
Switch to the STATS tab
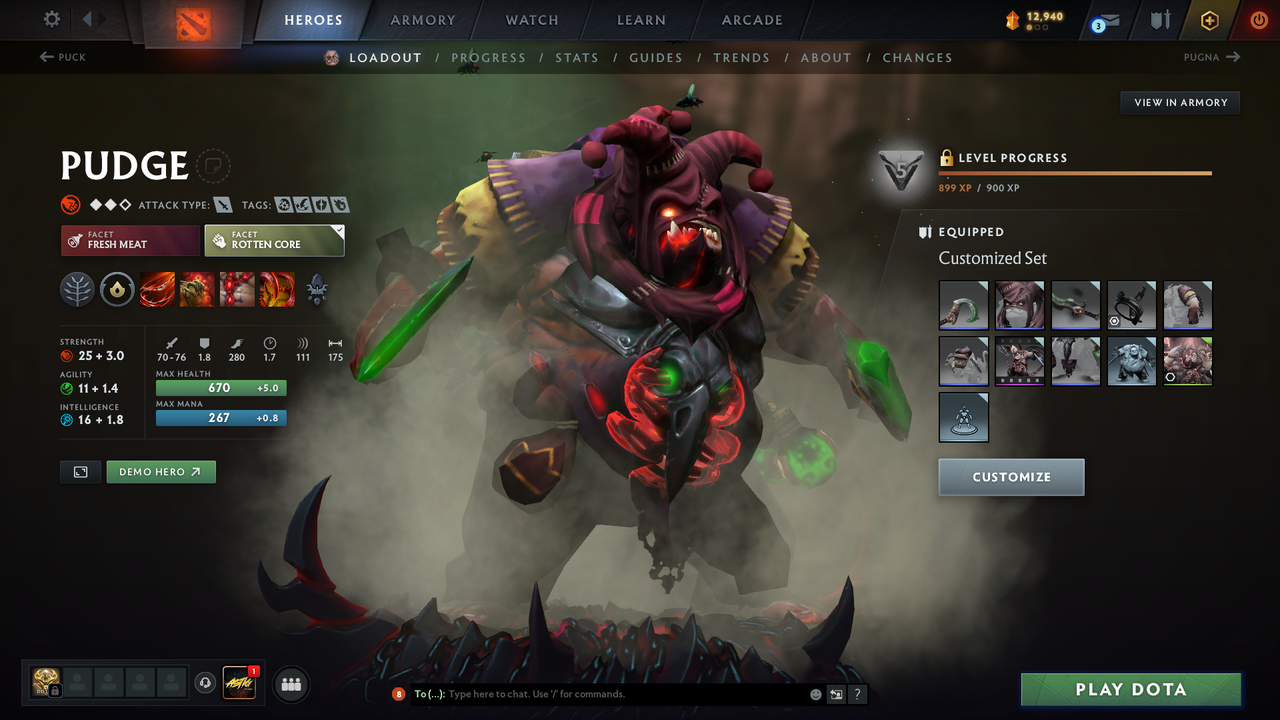click(577, 57)
